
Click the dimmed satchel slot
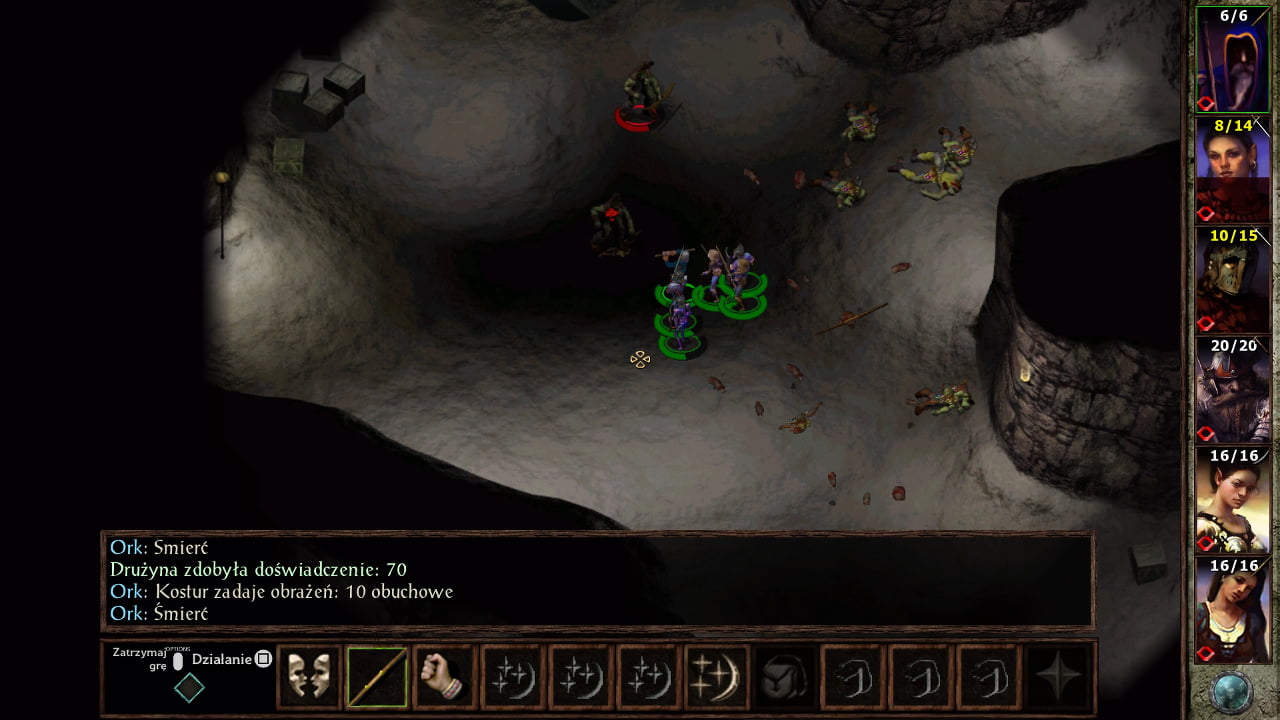click(784, 678)
